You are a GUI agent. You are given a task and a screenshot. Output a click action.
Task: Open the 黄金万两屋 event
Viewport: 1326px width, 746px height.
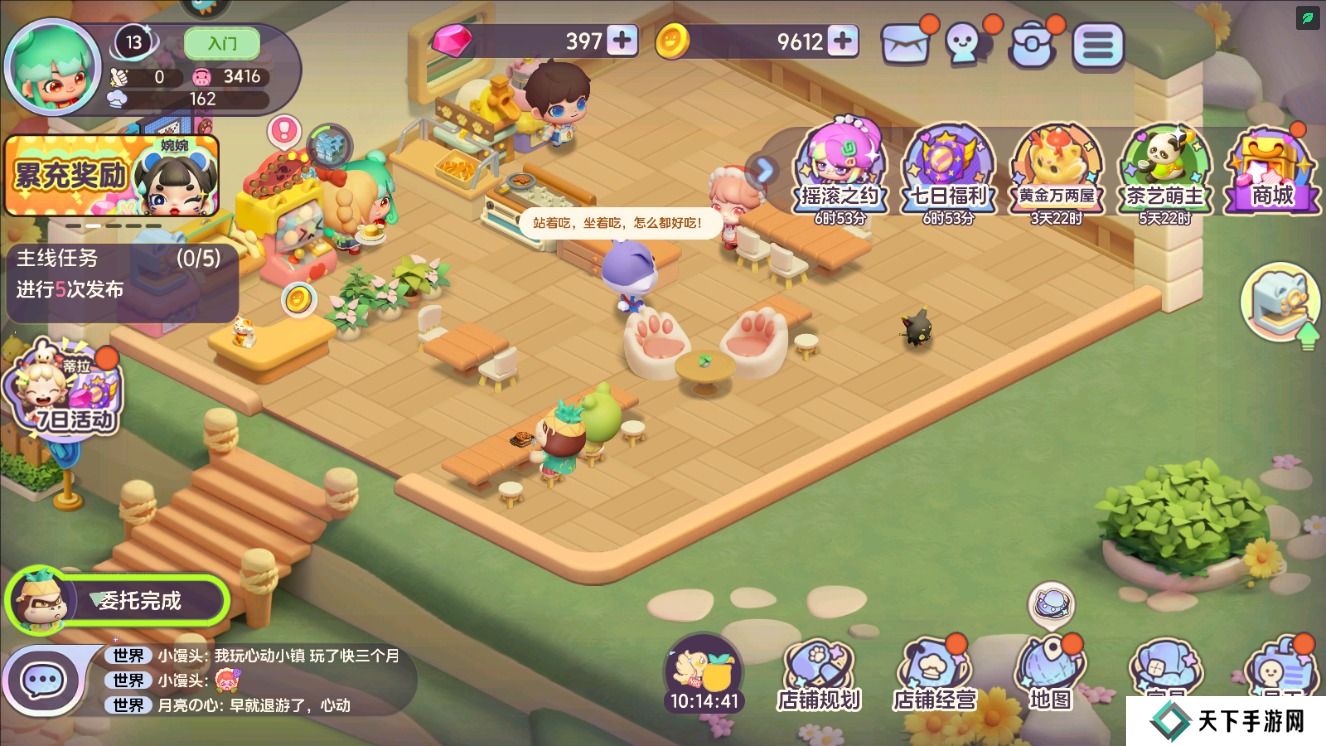click(x=1056, y=170)
